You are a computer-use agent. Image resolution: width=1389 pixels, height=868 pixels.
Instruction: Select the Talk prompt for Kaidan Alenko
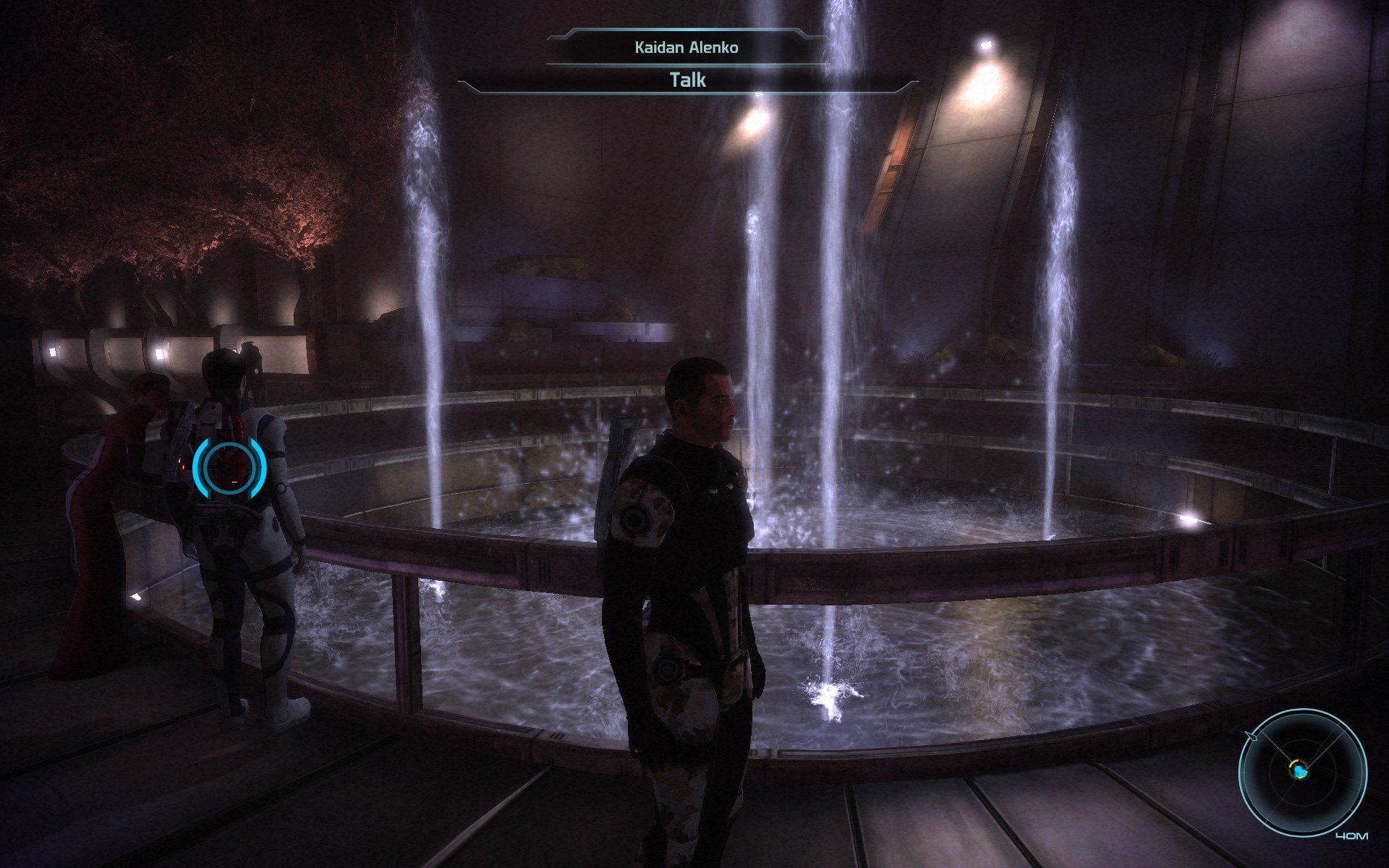[688, 80]
